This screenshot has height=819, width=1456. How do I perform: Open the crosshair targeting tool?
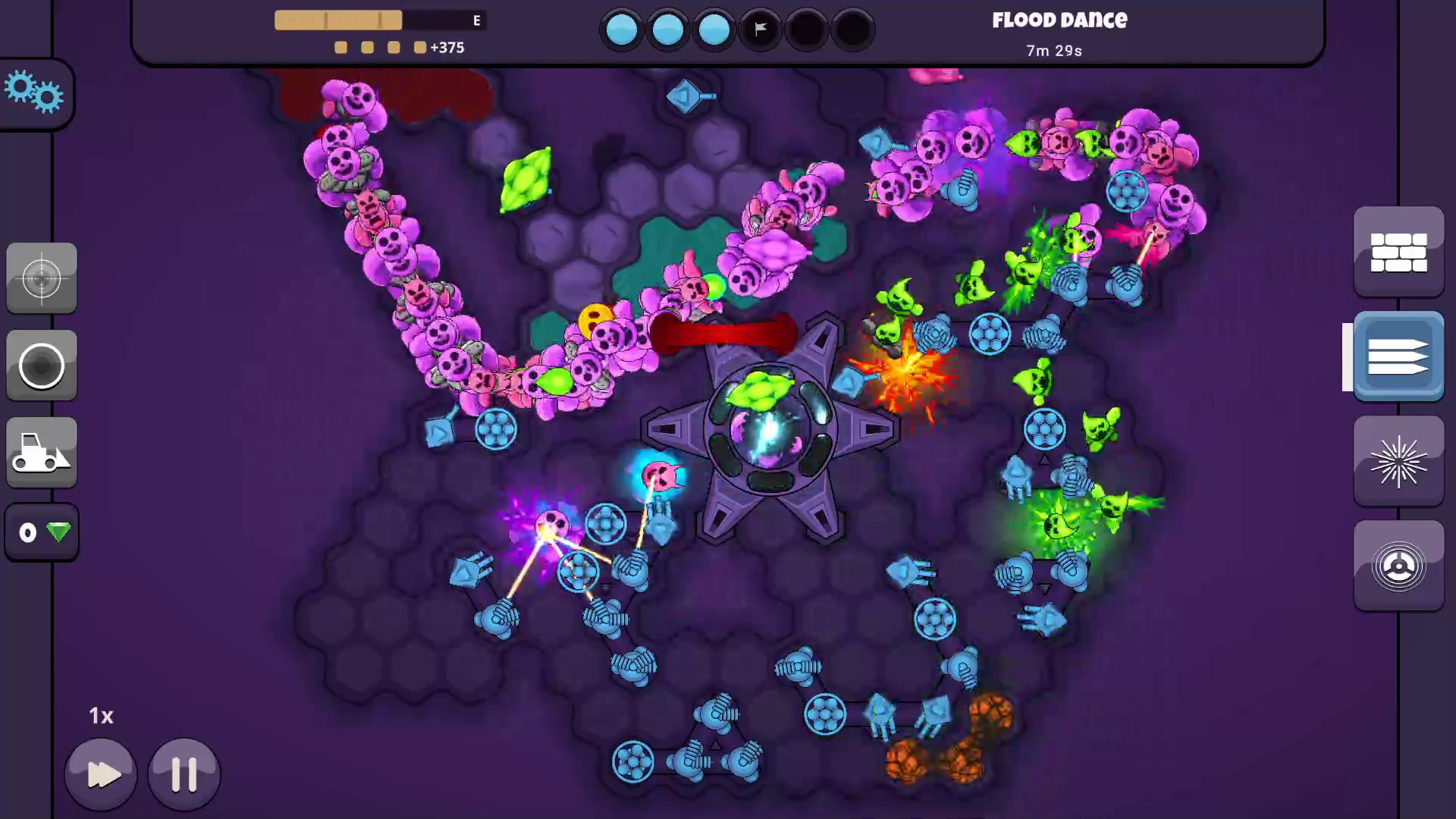[42, 278]
